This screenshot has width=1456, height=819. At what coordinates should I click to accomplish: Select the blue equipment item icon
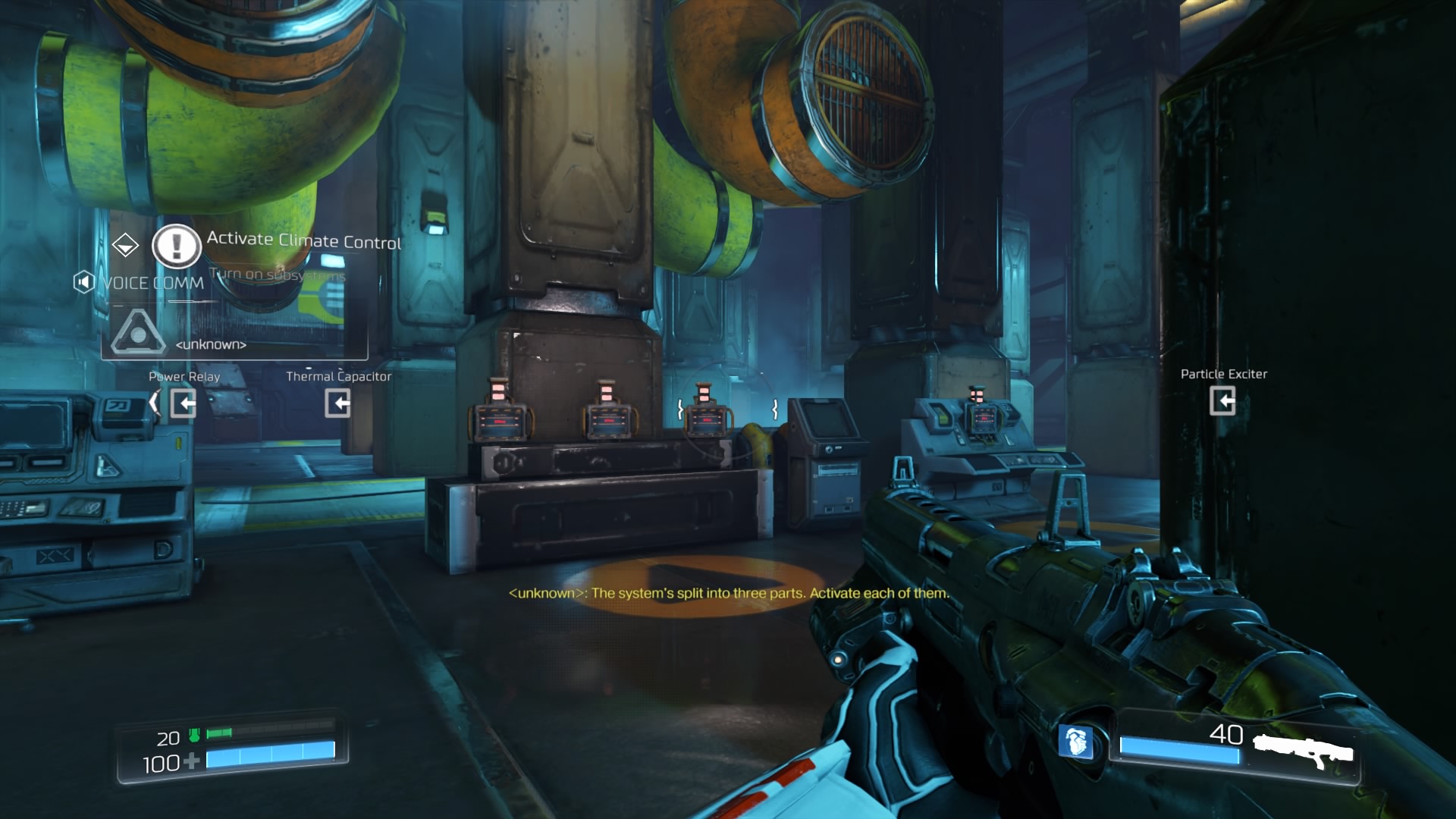click(x=1075, y=741)
